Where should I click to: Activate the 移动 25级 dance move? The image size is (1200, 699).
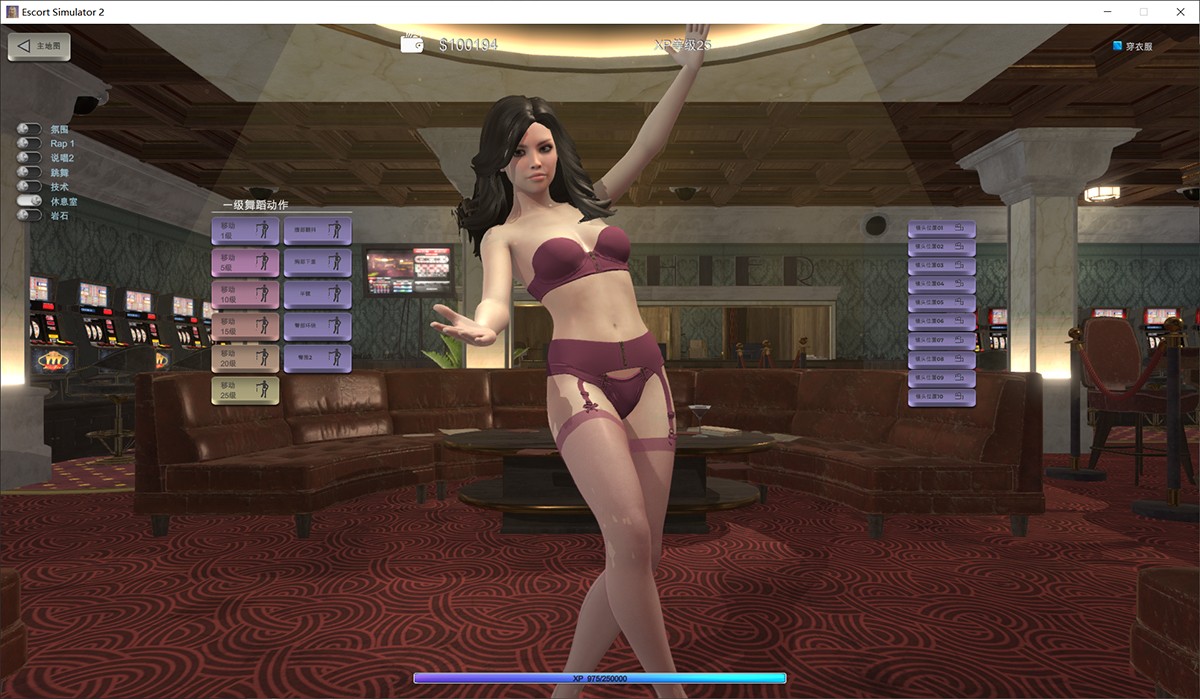(245, 390)
